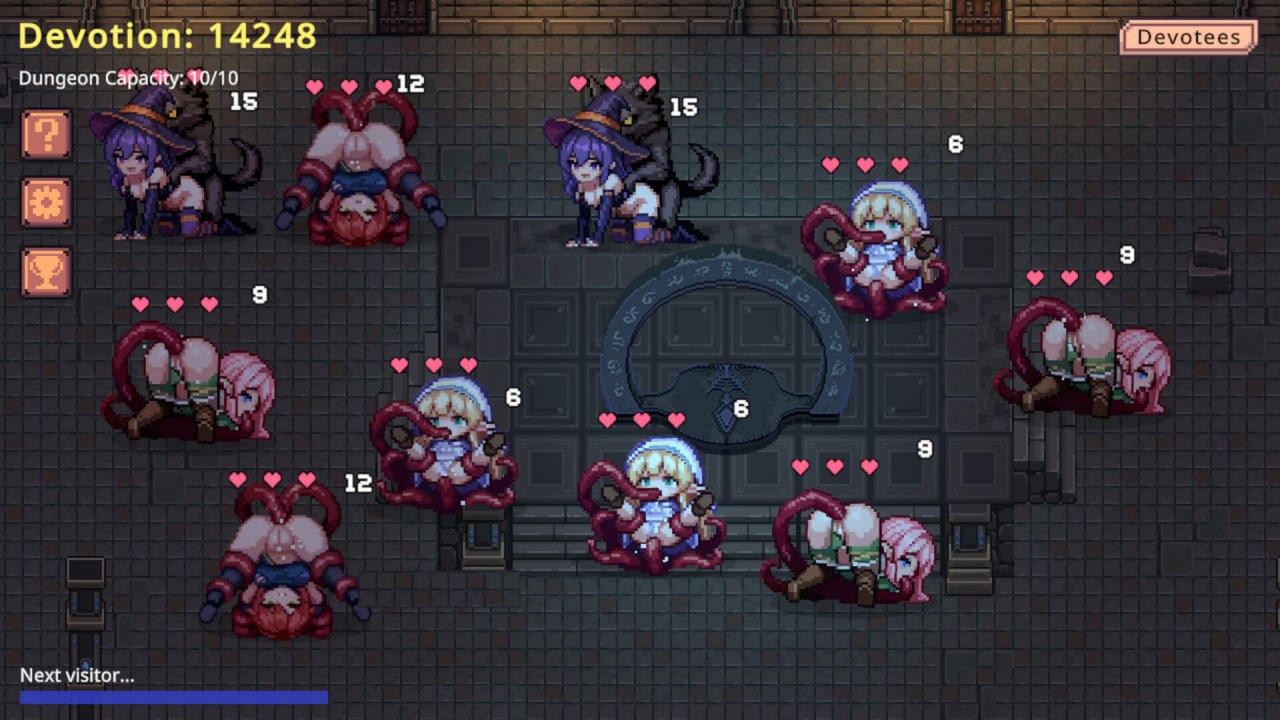Click the Next visitor progress bar
The width and height of the screenshot is (1280, 720).
coord(175,693)
